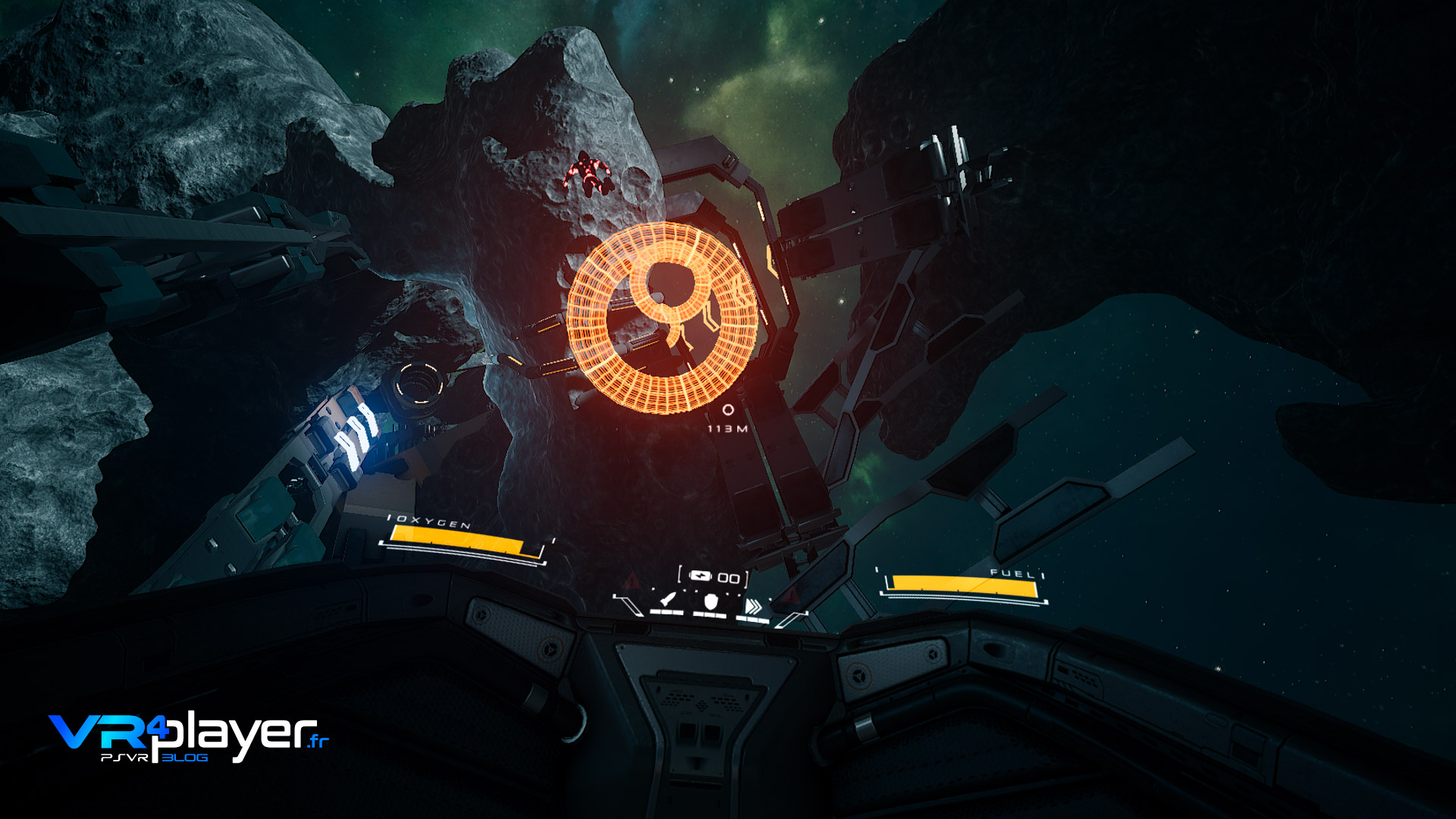The image size is (1456, 819).
Task: Activate the boost double-chevron icon
Action: point(754,606)
